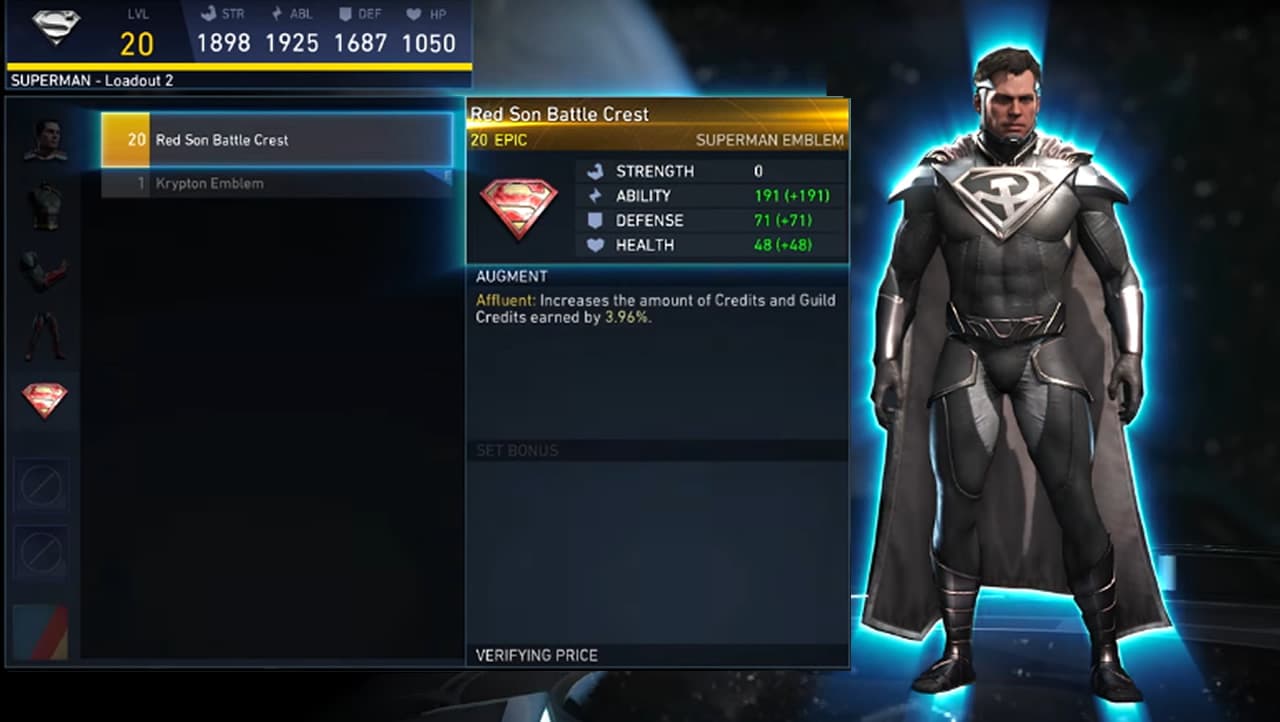The height and width of the screenshot is (722, 1280).
Task: Choose the Krypton Emblem from the list
Action: (x=277, y=184)
